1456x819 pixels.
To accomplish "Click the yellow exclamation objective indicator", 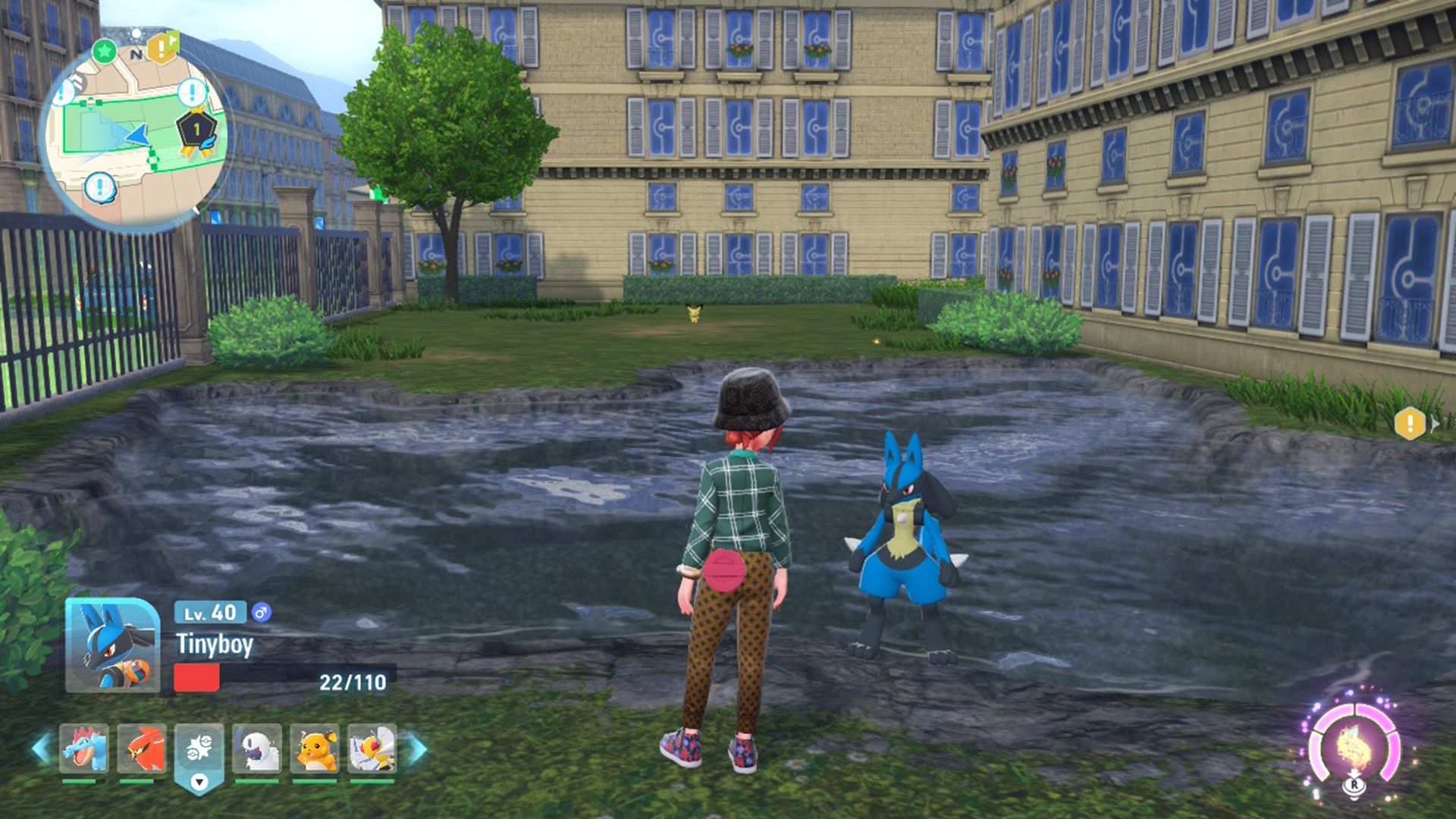I will (1410, 423).
